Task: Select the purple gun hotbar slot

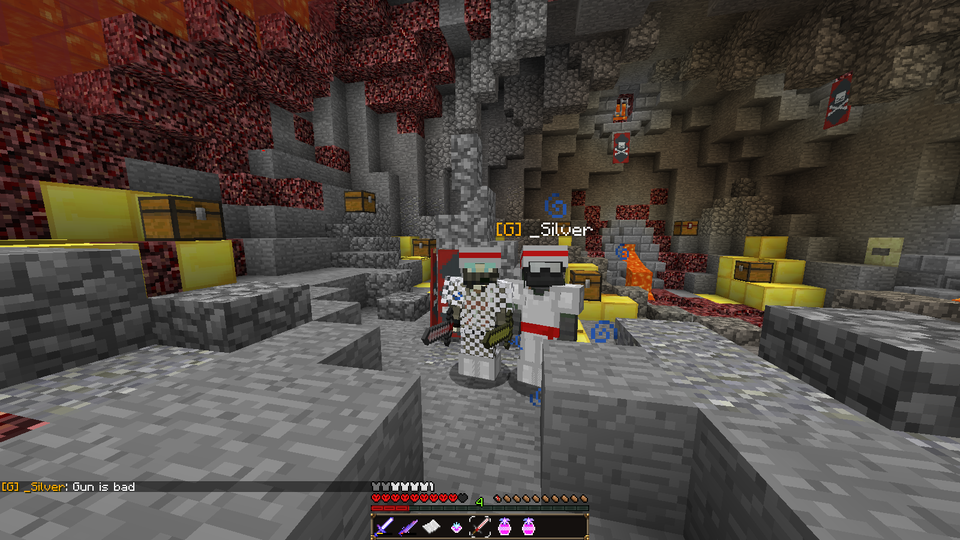Action: click(408, 527)
